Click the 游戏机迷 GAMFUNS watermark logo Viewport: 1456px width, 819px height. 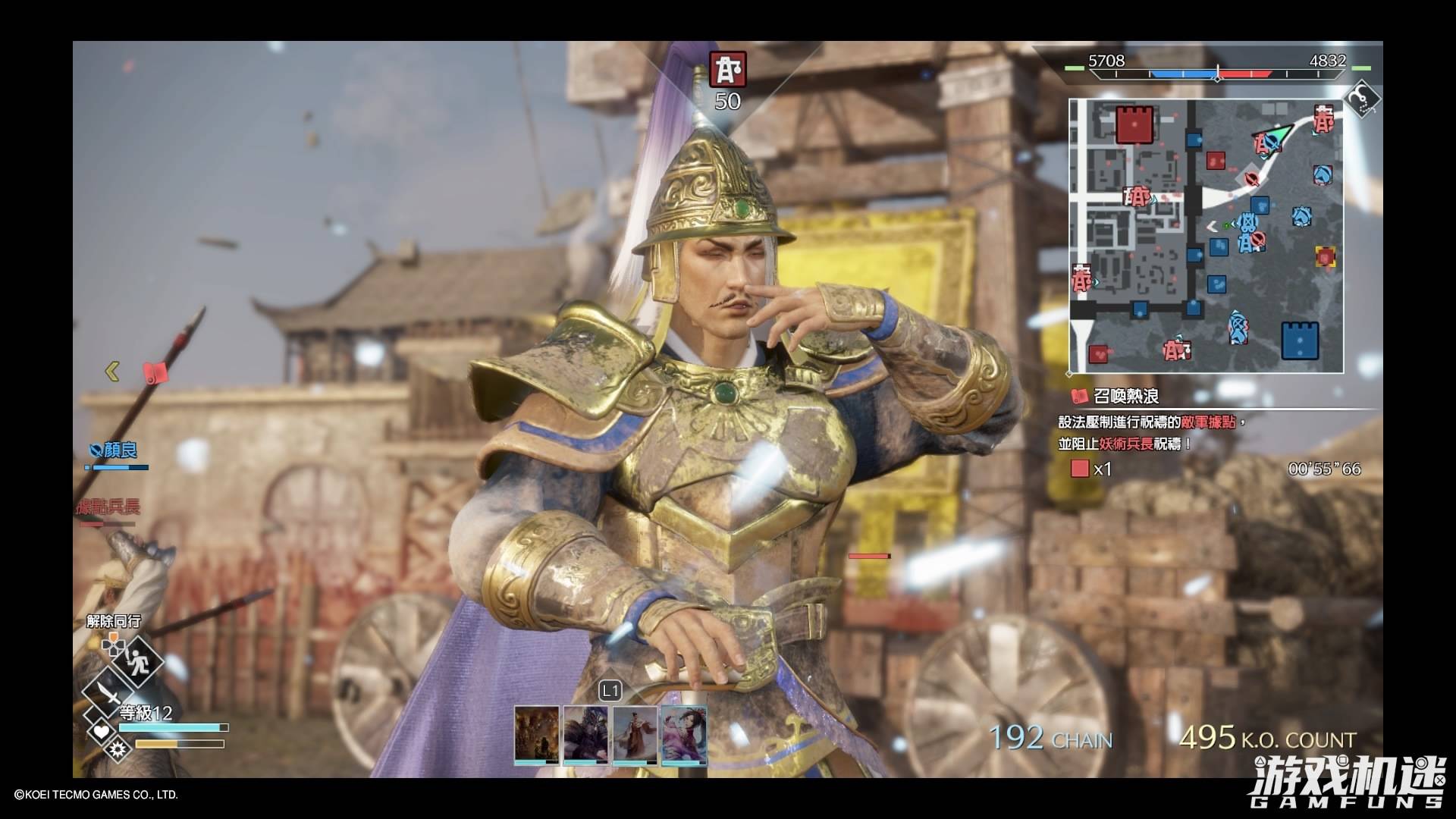click(x=1347, y=782)
